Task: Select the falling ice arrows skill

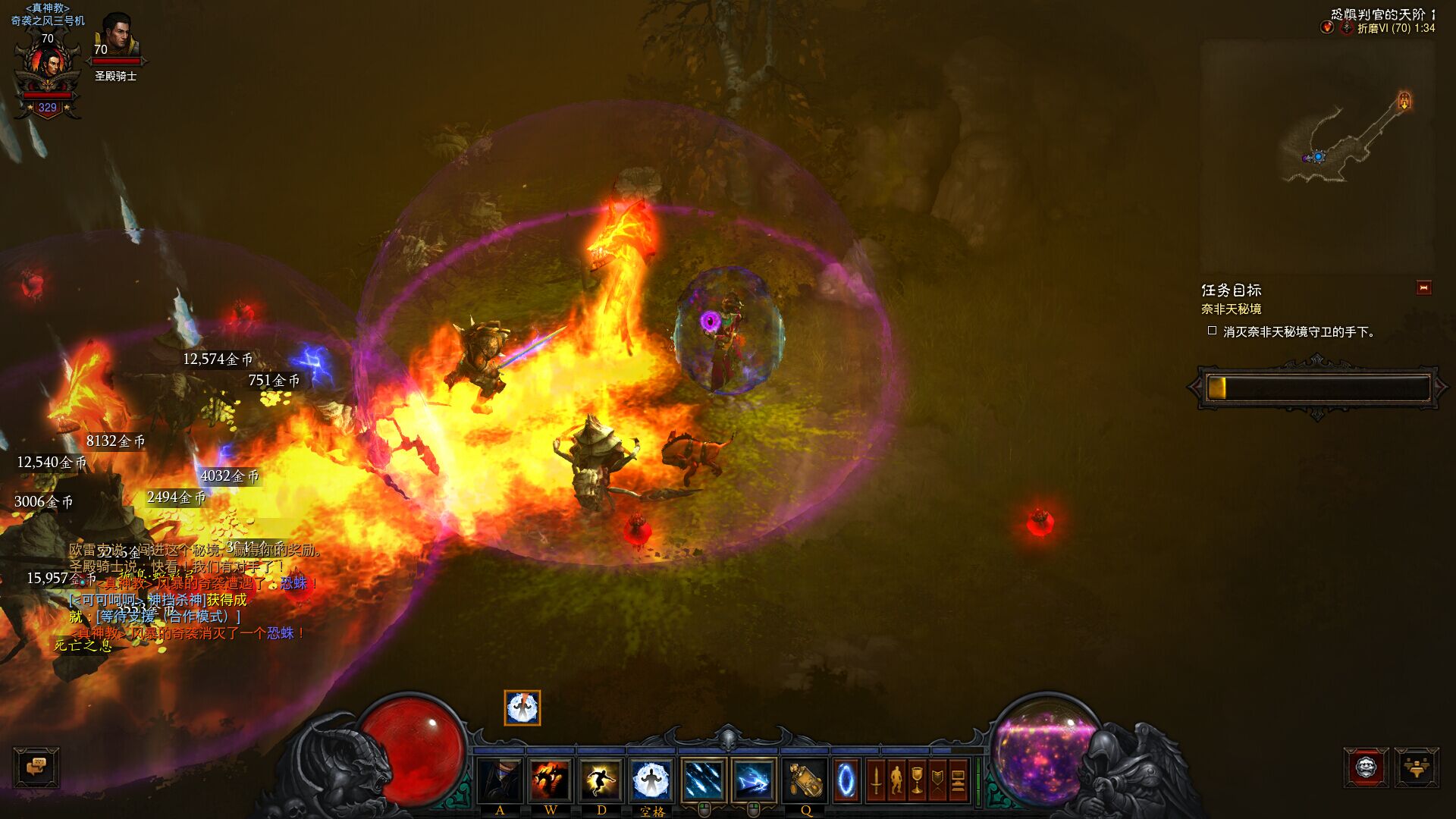Action: point(703,780)
